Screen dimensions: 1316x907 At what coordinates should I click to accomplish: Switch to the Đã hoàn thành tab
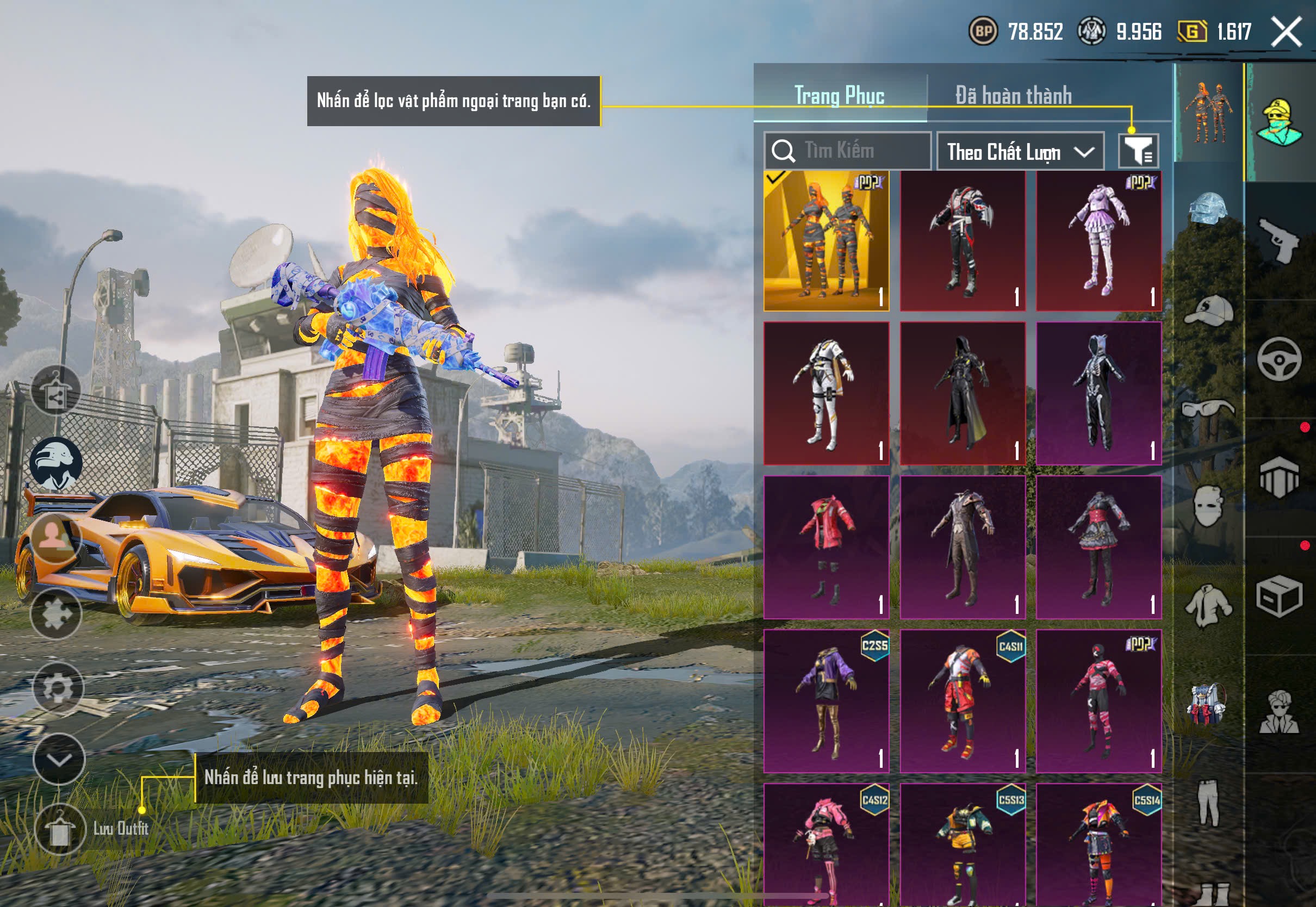(x=1013, y=96)
